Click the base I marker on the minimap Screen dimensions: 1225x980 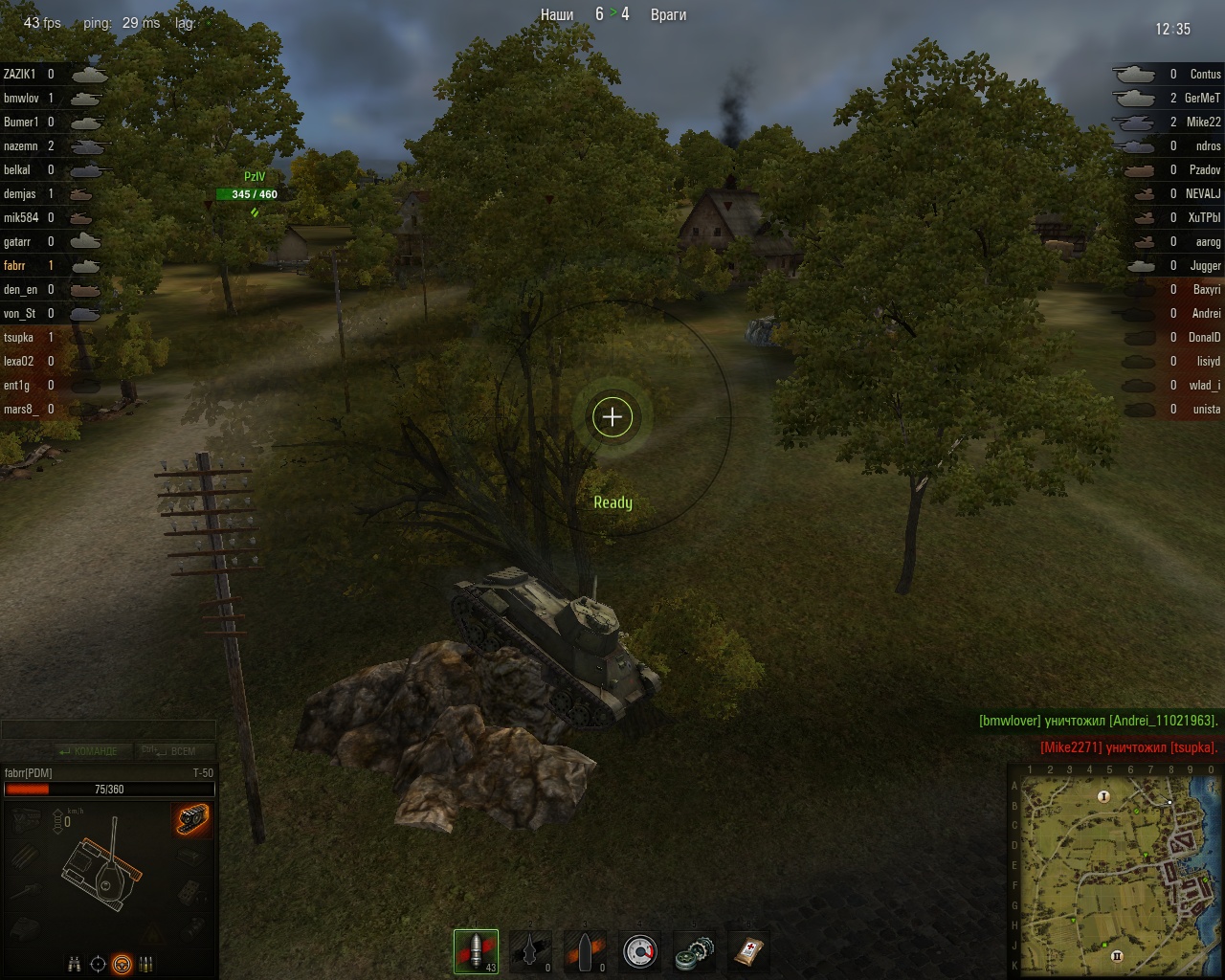coord(1103,796)
